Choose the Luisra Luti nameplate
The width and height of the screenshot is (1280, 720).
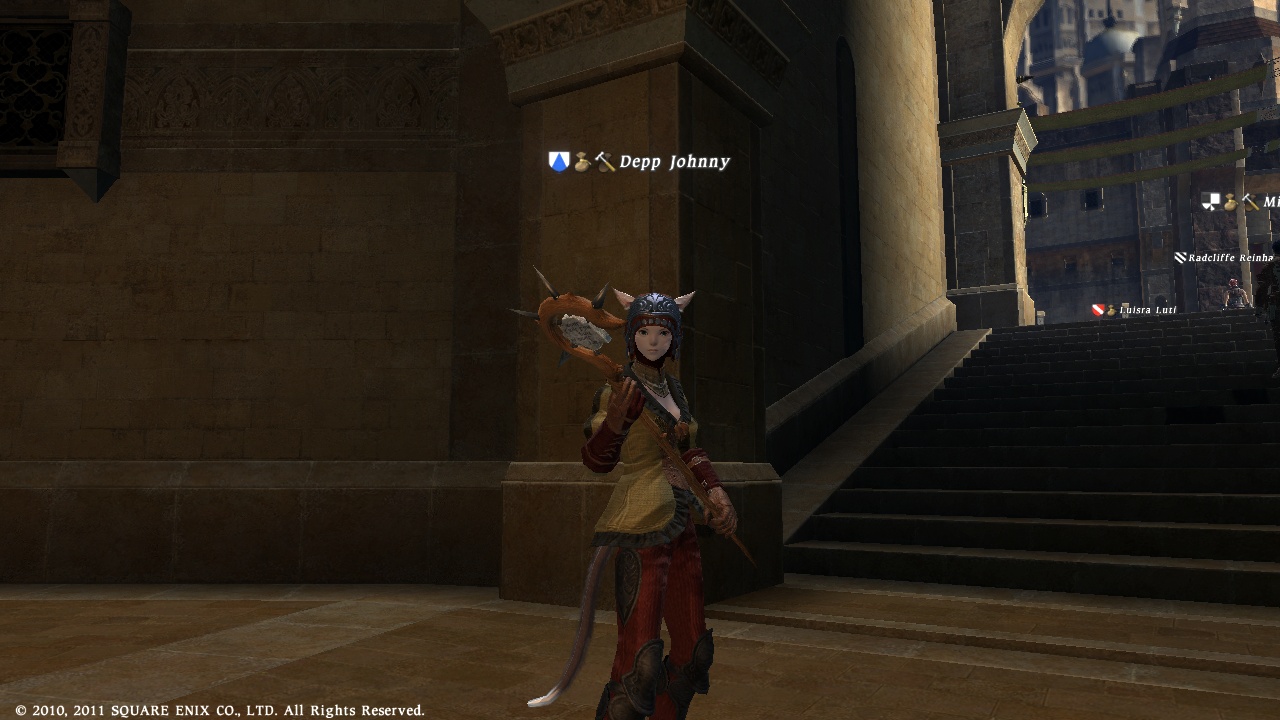pos(1147,310)
